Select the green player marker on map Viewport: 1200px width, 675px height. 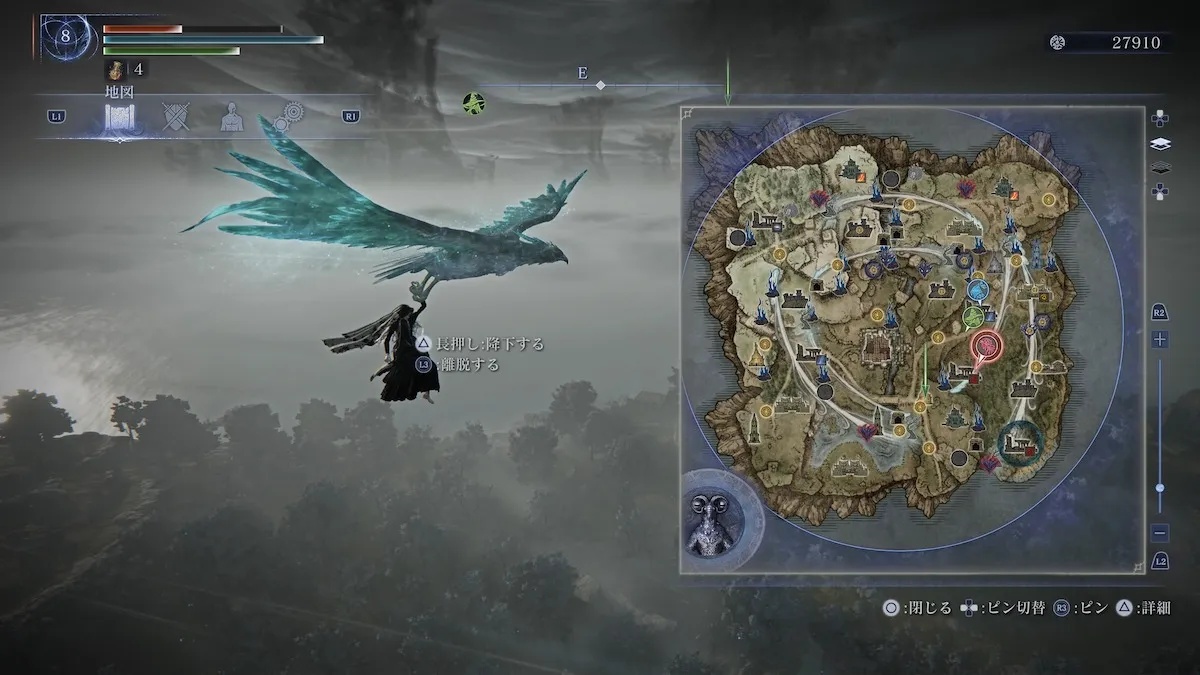pyautogui.click(x=972, y=317)
